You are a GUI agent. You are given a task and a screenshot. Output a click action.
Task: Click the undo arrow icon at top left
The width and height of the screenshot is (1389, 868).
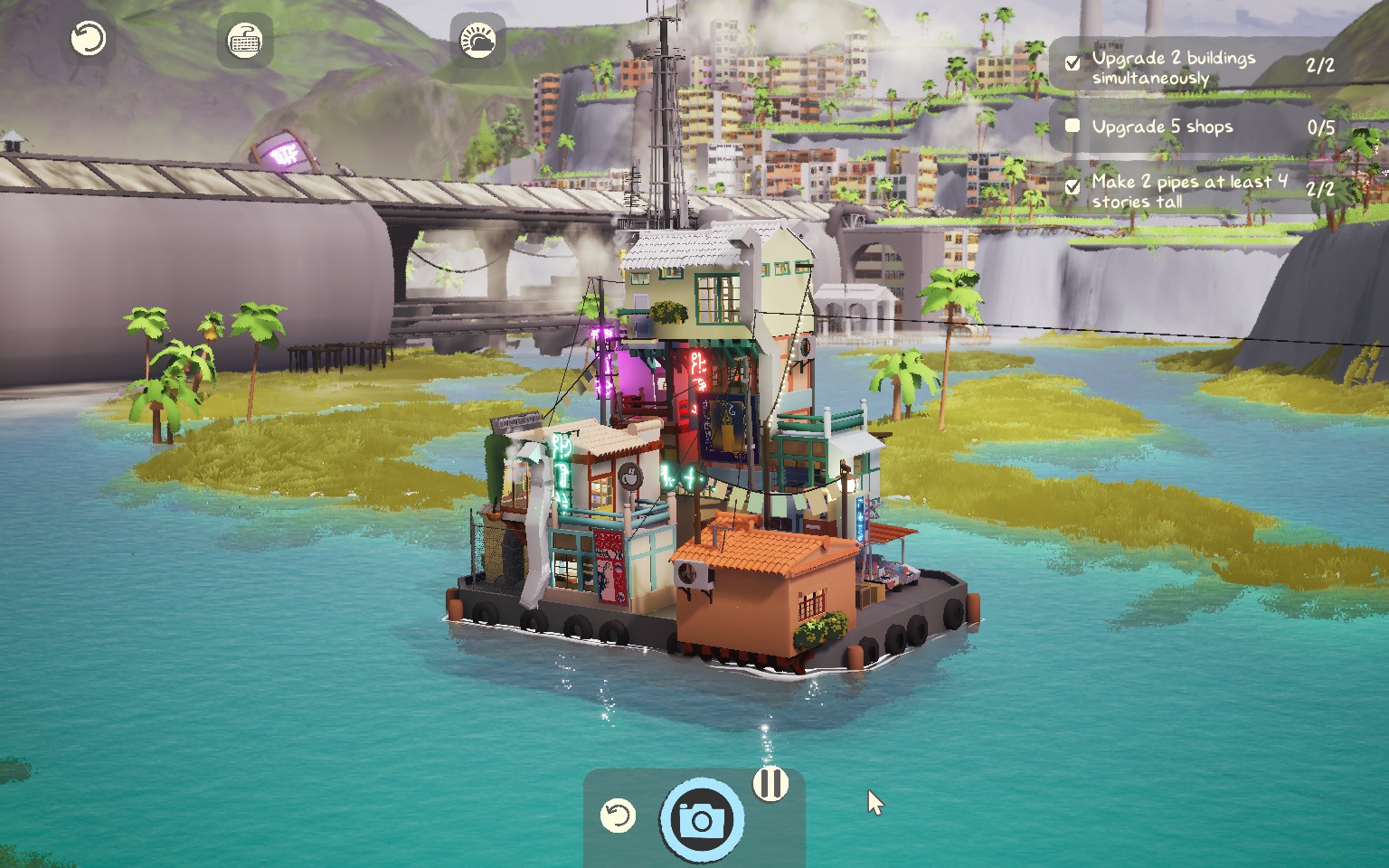coord(89,39)
